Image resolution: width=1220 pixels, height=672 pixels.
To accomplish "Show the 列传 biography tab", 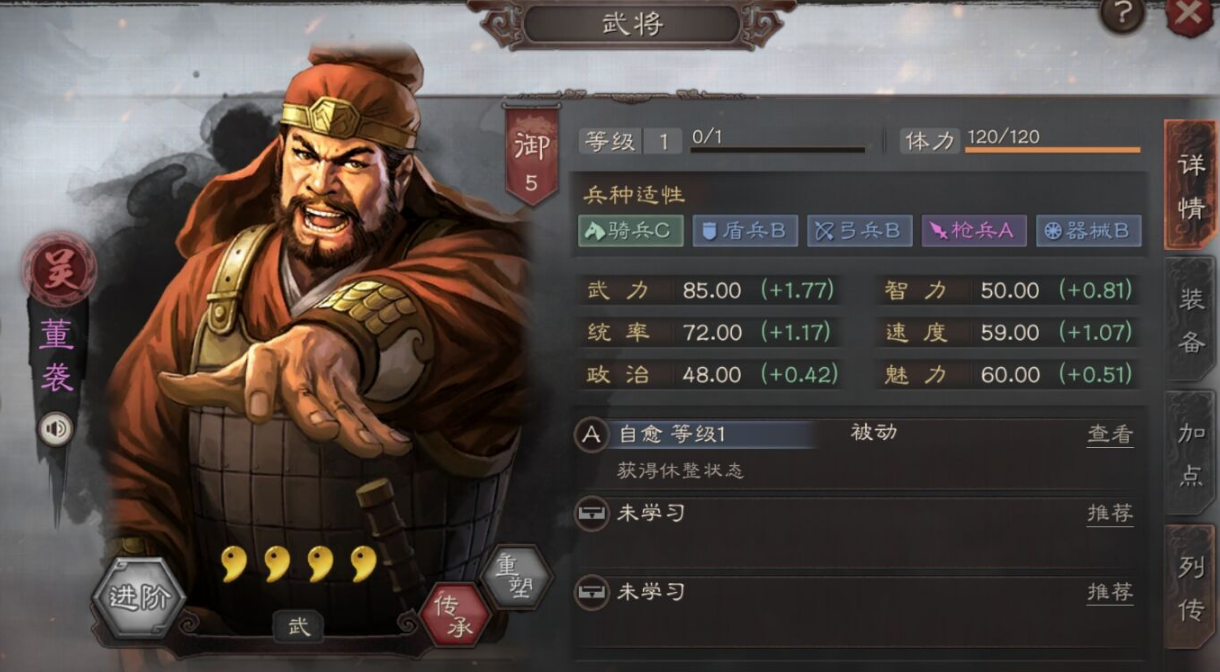I will tap(1190, 588).
